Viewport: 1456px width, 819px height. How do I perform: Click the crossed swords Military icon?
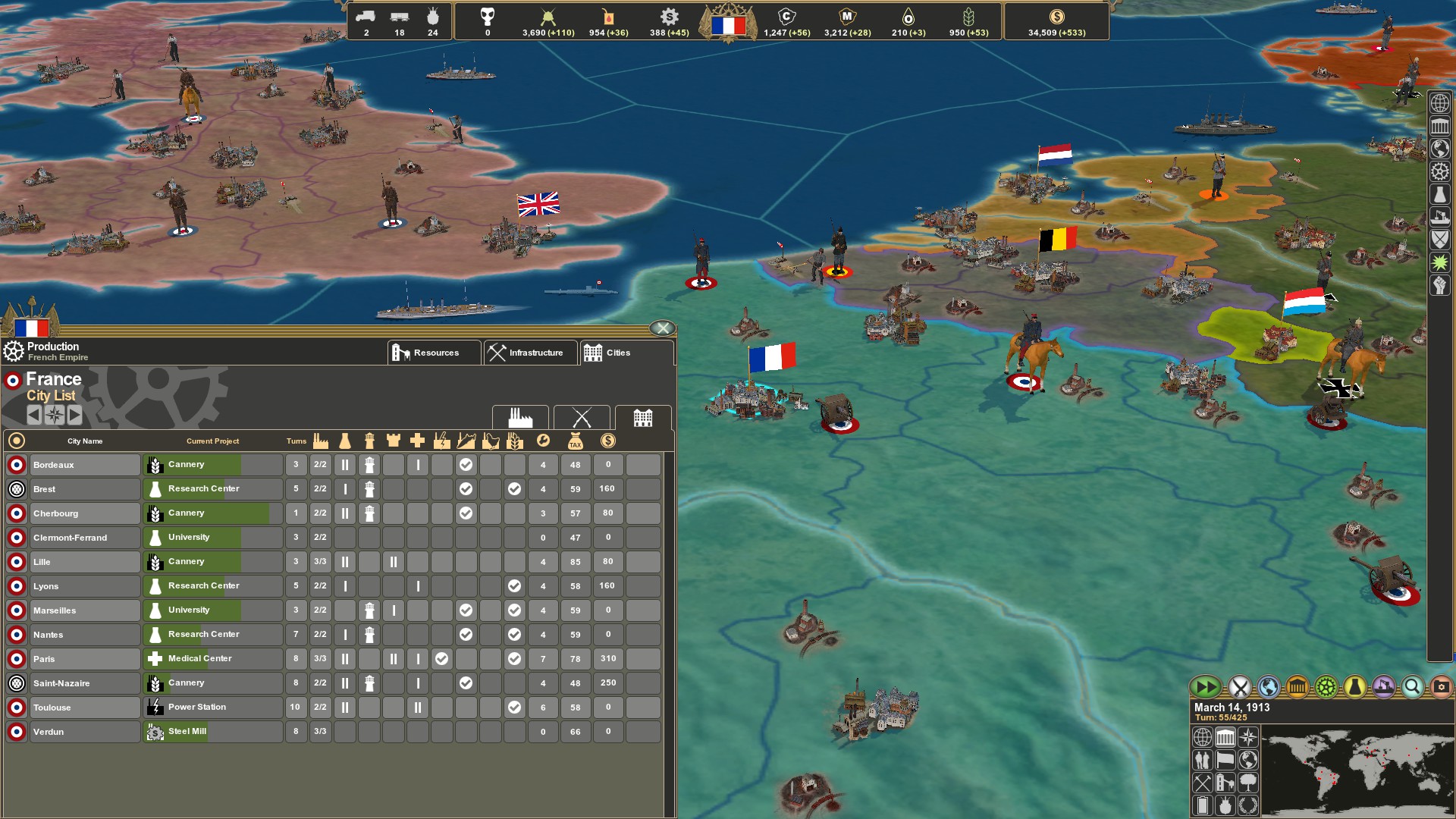(x=1238, y=688)
